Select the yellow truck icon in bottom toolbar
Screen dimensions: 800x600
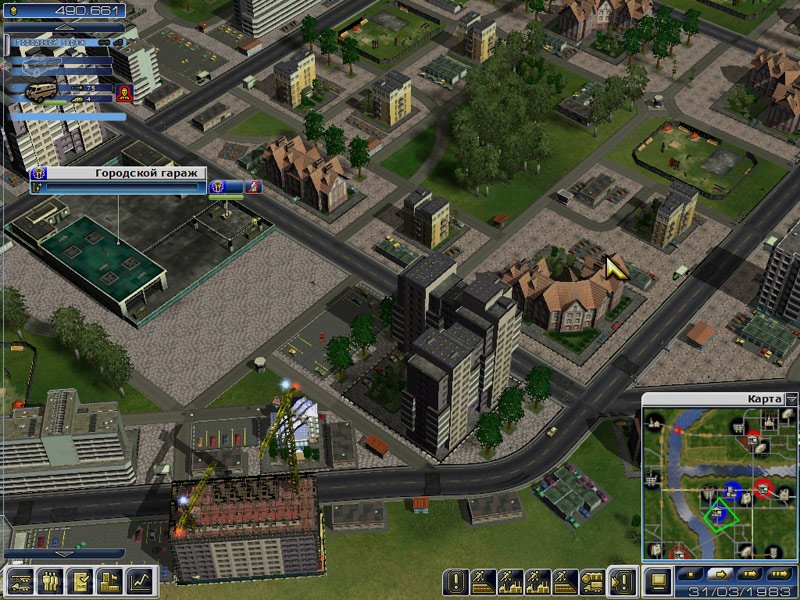592,580
